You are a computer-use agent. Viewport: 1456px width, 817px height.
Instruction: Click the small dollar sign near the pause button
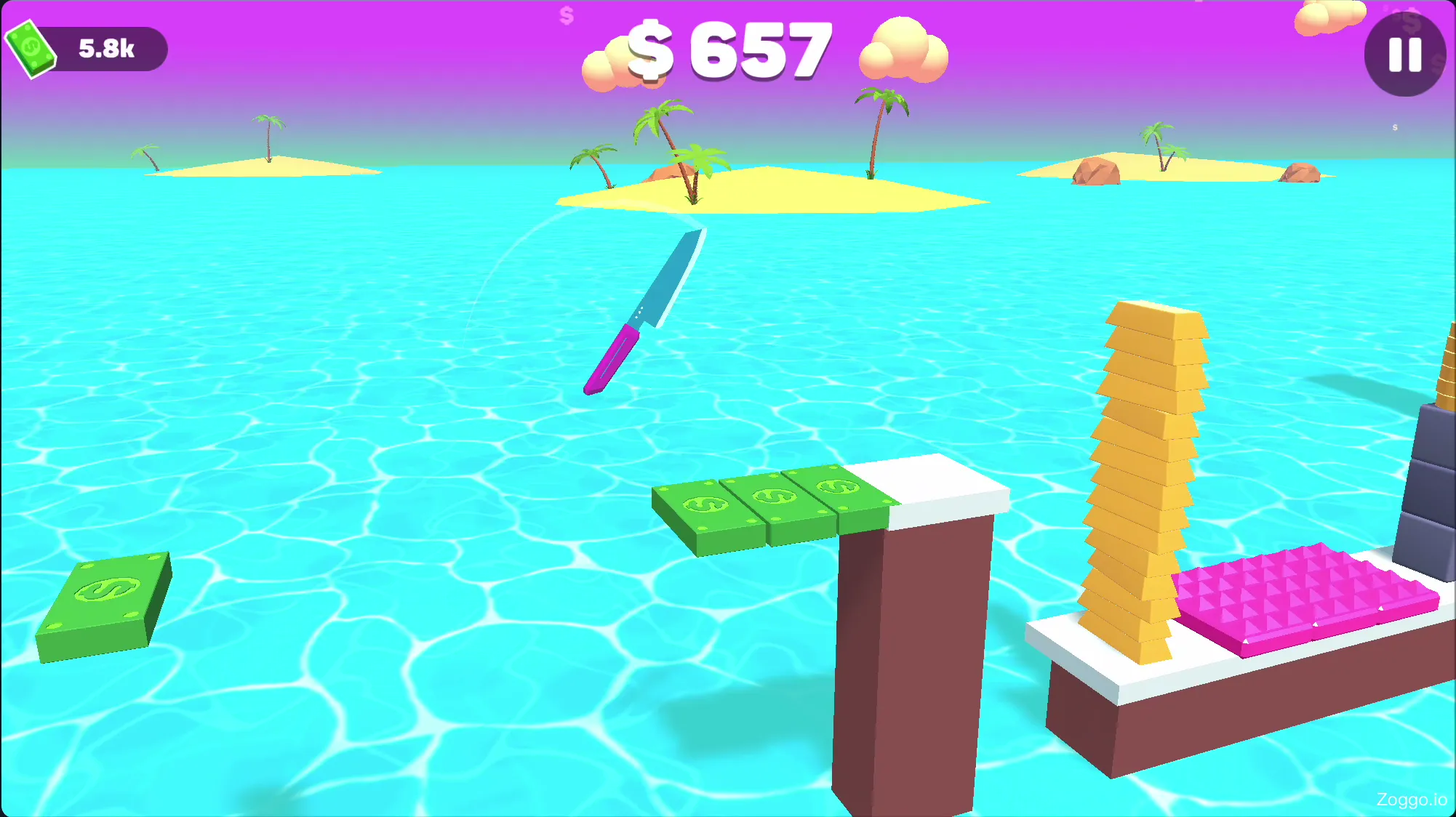[1394, 126]
